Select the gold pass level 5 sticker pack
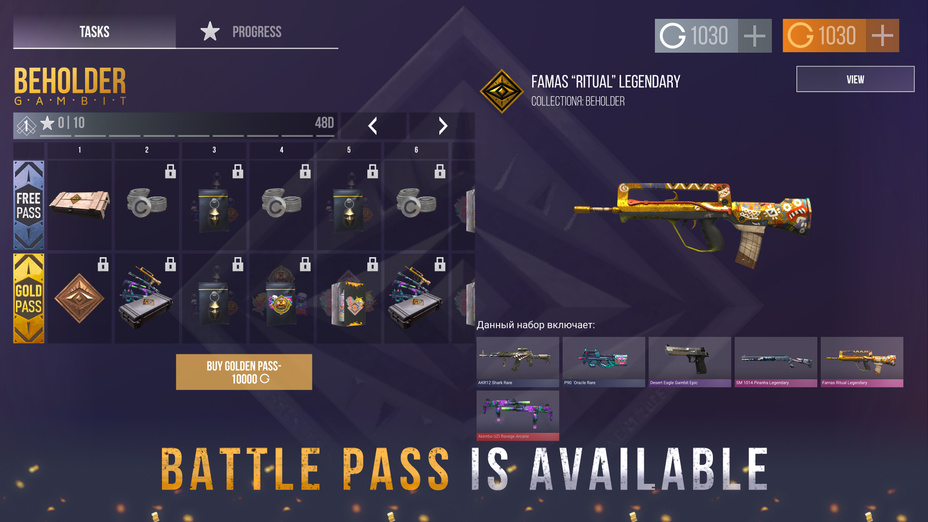928x522 pixels. [349, 298]
